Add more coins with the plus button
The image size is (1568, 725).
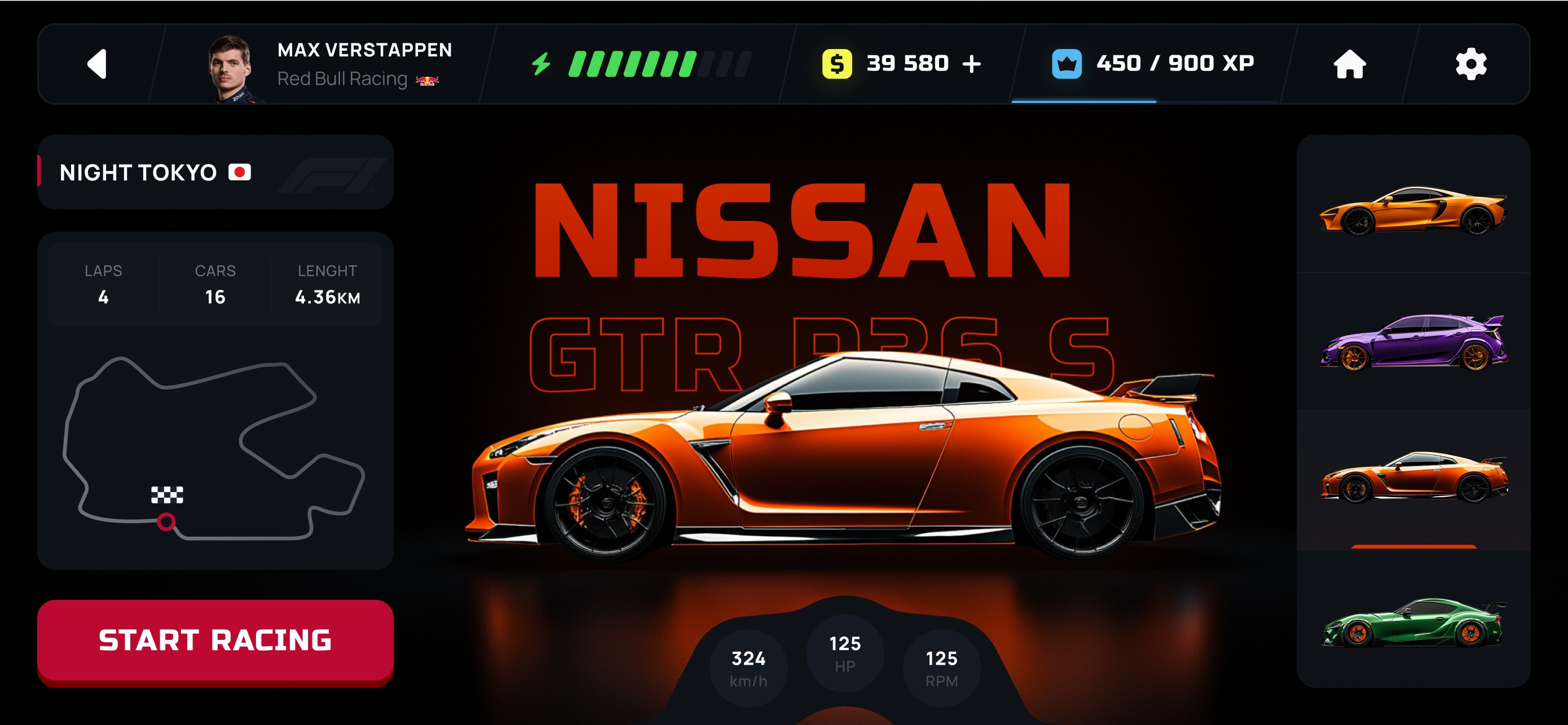coord(972,64)
